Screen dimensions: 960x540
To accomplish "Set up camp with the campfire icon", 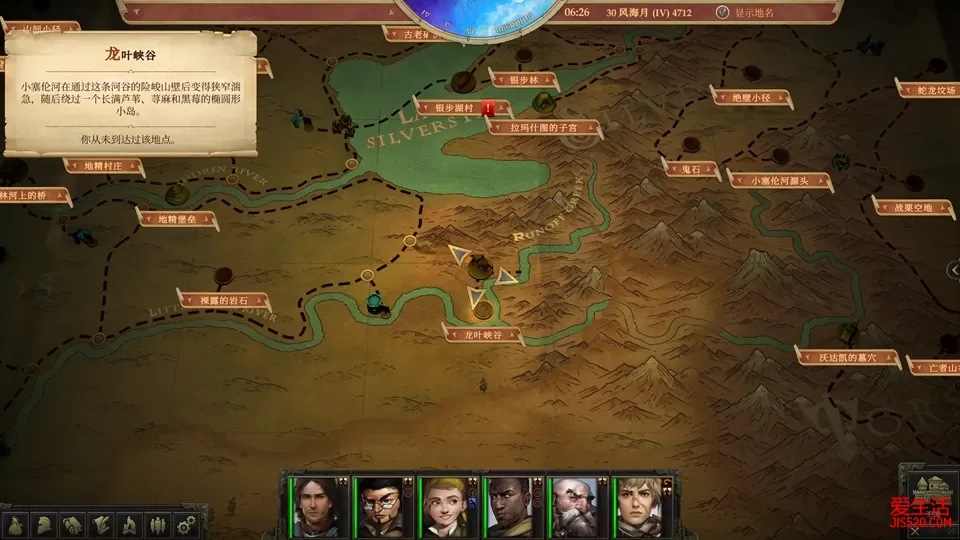I will coord(129,524).
